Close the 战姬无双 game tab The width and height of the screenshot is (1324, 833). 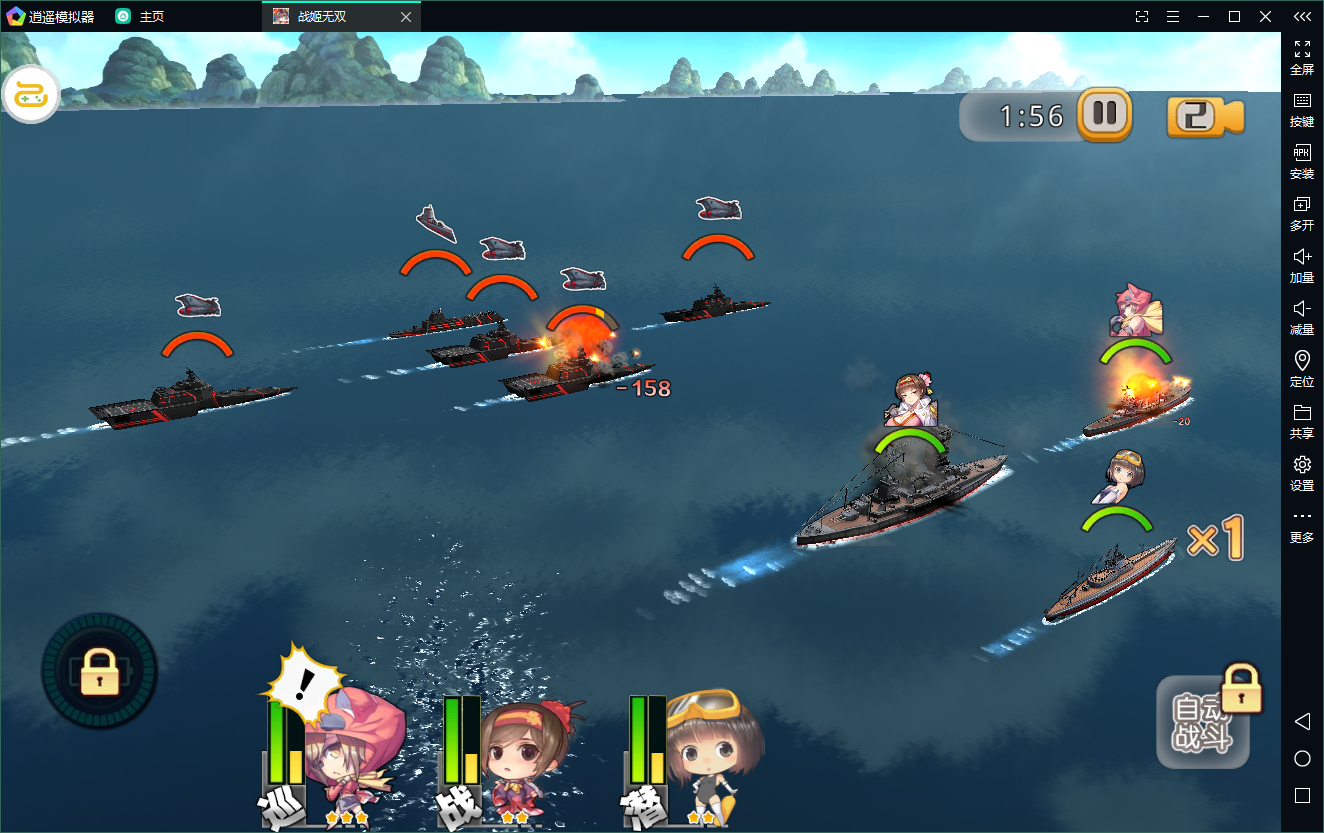click(x=405, y=17)
